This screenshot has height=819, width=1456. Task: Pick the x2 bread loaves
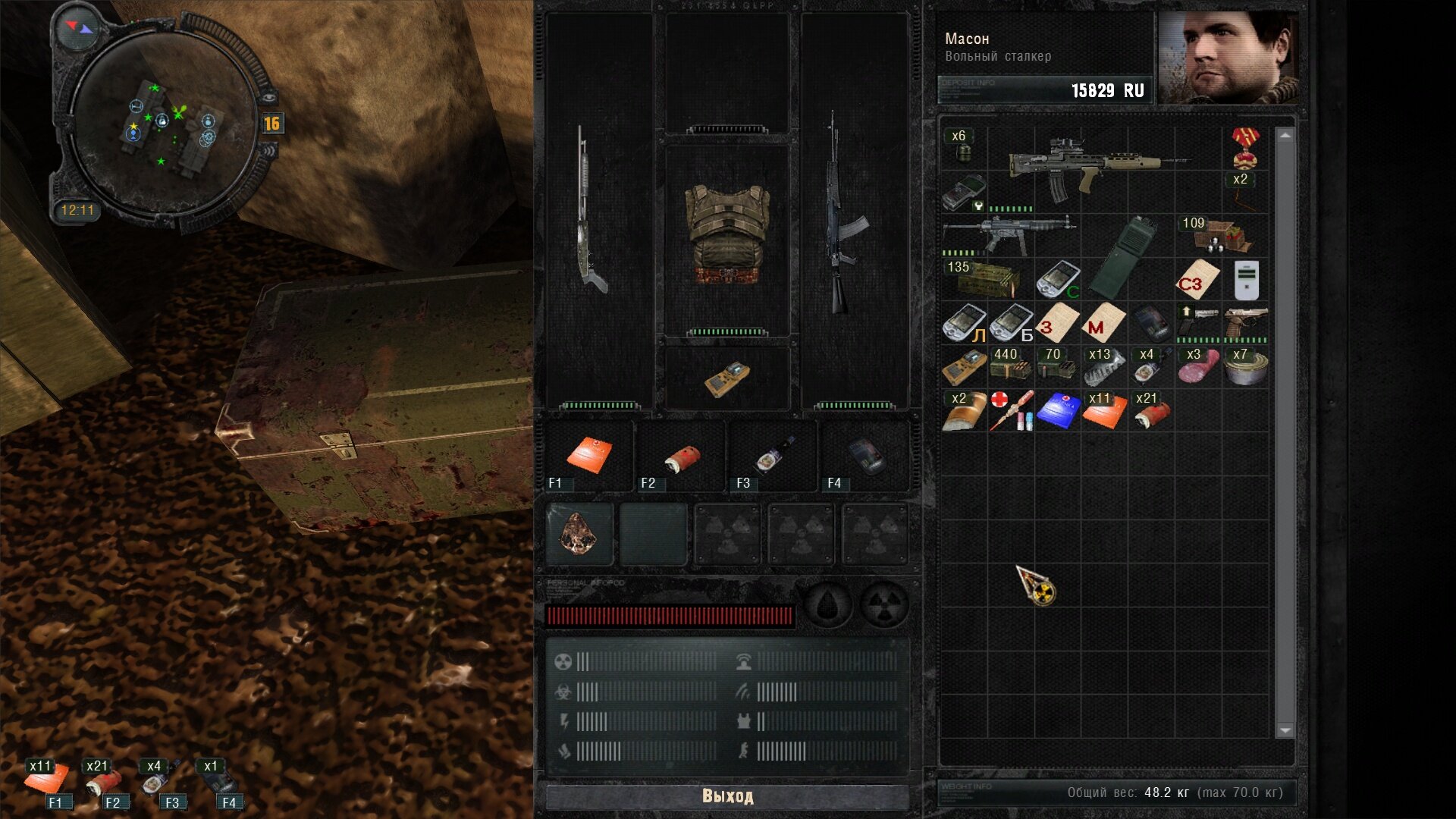pyautogui.click(x=964, y=412)
